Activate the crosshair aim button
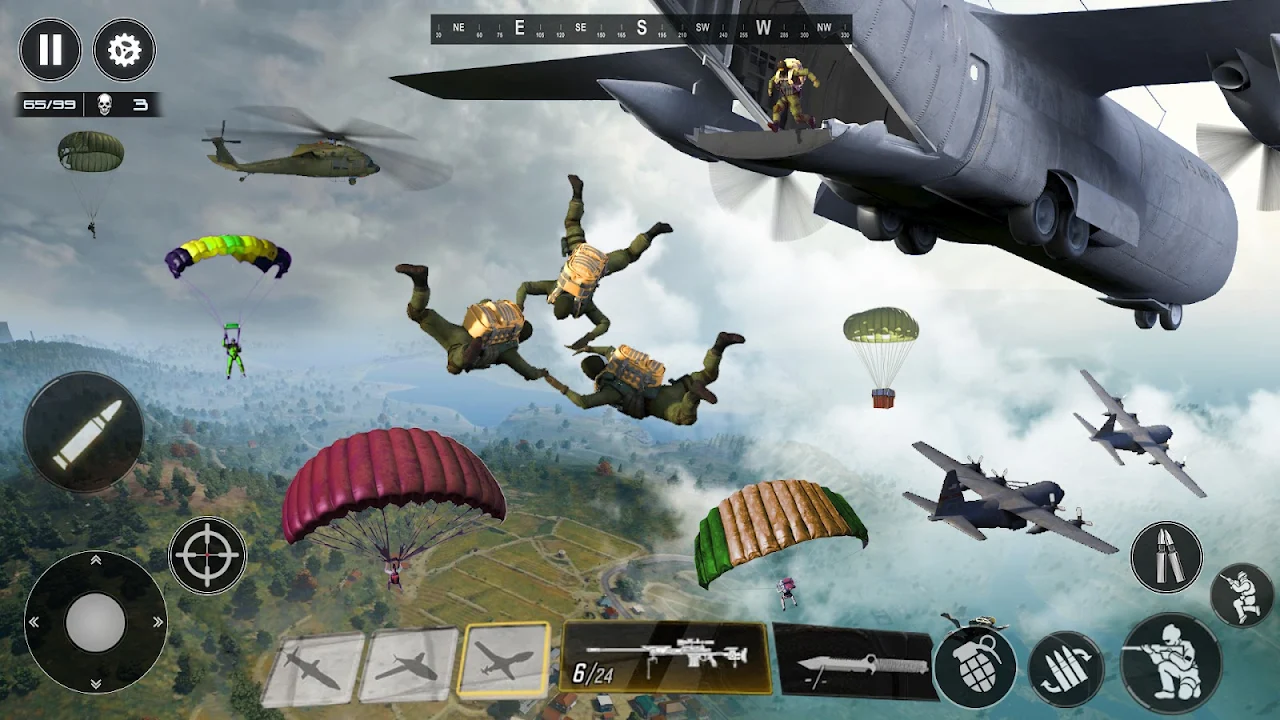 (x=207, y=554)
